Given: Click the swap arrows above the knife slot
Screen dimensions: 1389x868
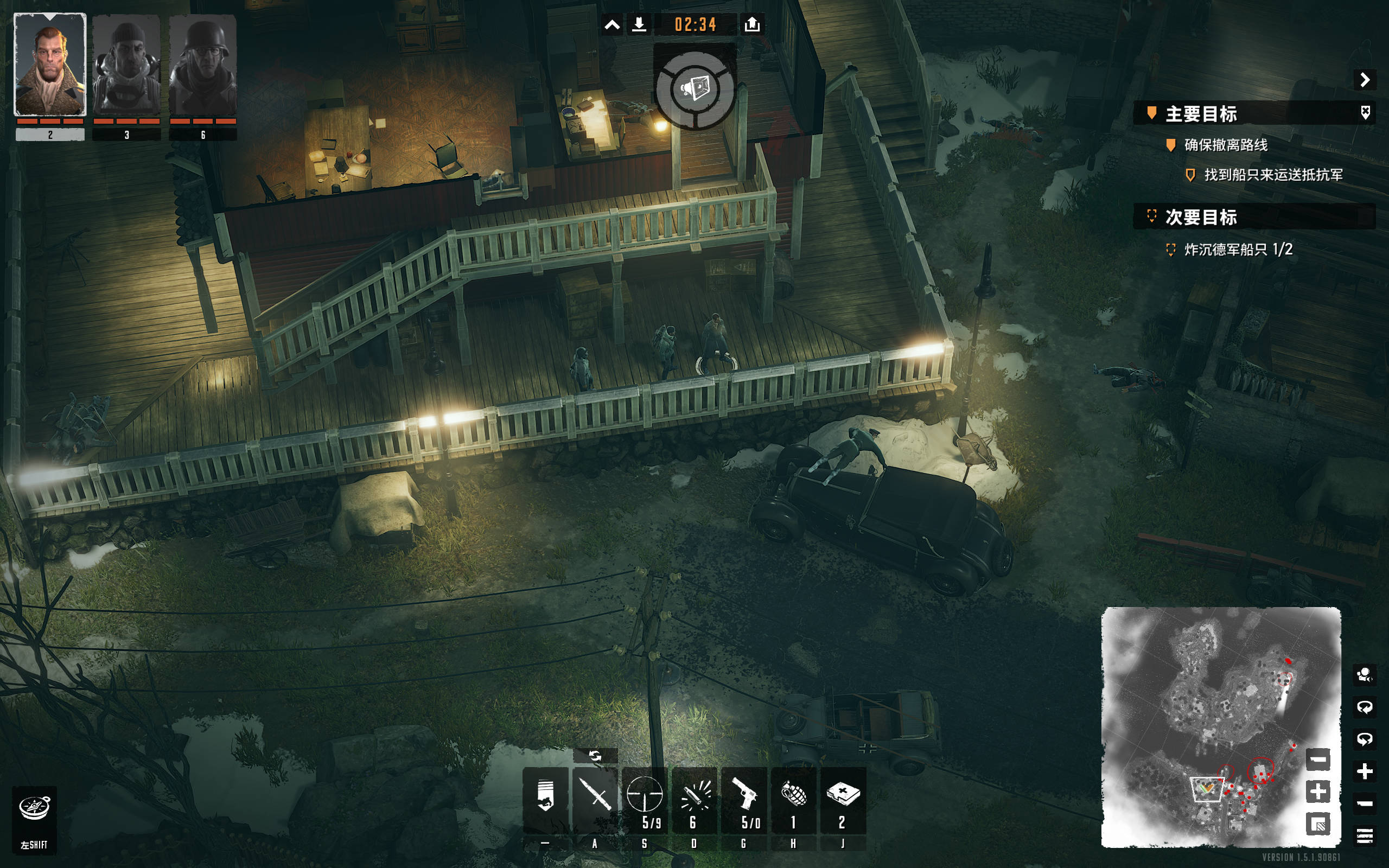Looking at the screenshot, I should click(x=595, y=756).
